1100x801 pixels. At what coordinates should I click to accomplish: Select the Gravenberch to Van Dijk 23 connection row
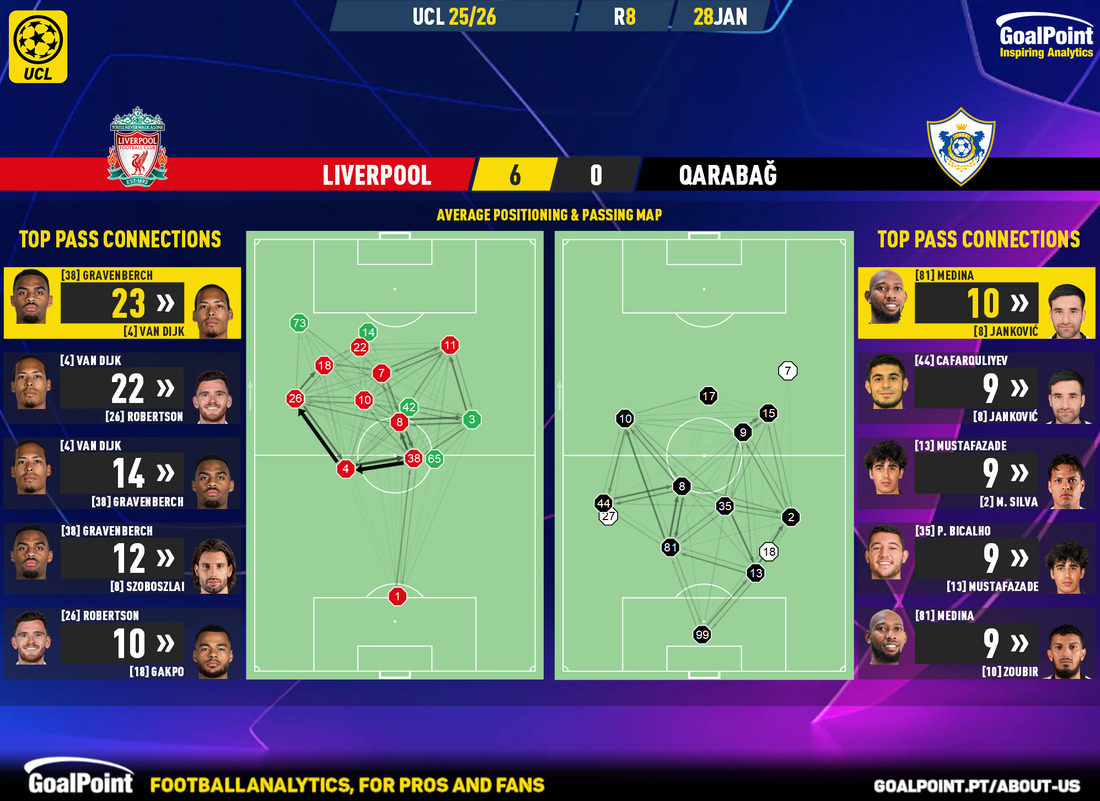pyautogui.click(x=122, y=303)
